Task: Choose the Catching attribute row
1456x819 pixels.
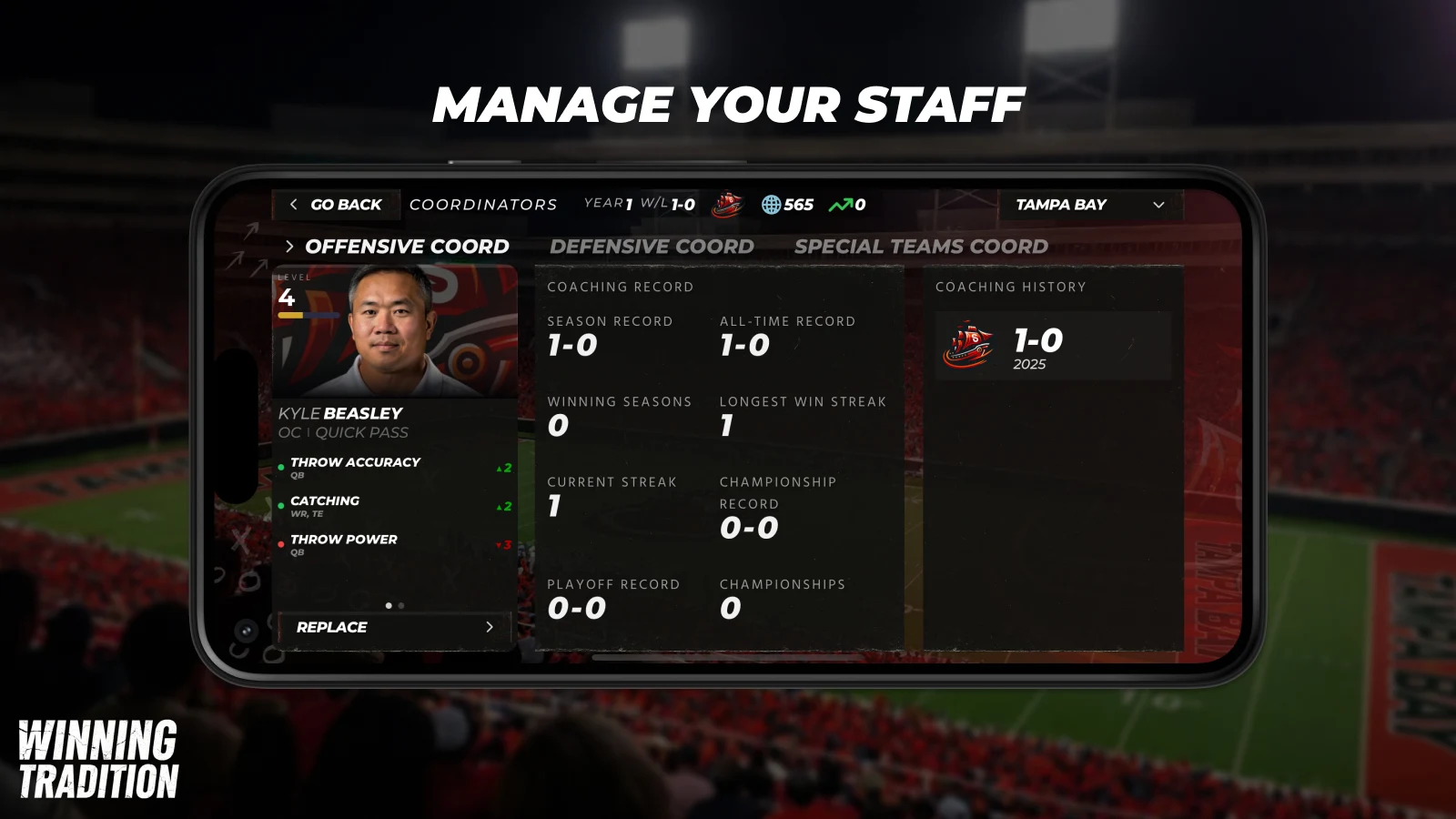Action: (395, 506)
